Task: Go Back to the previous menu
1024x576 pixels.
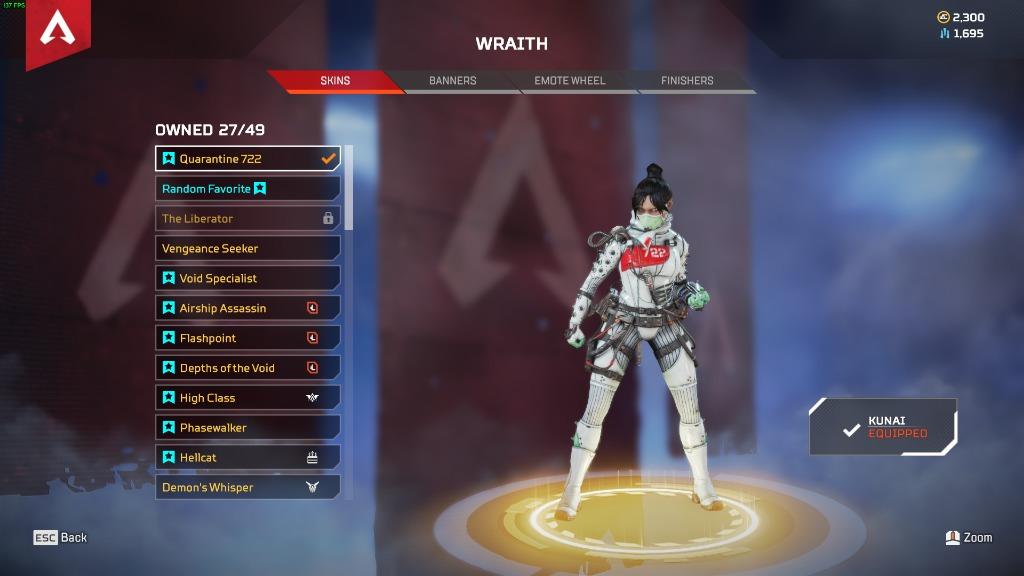Action: [61, 538]
